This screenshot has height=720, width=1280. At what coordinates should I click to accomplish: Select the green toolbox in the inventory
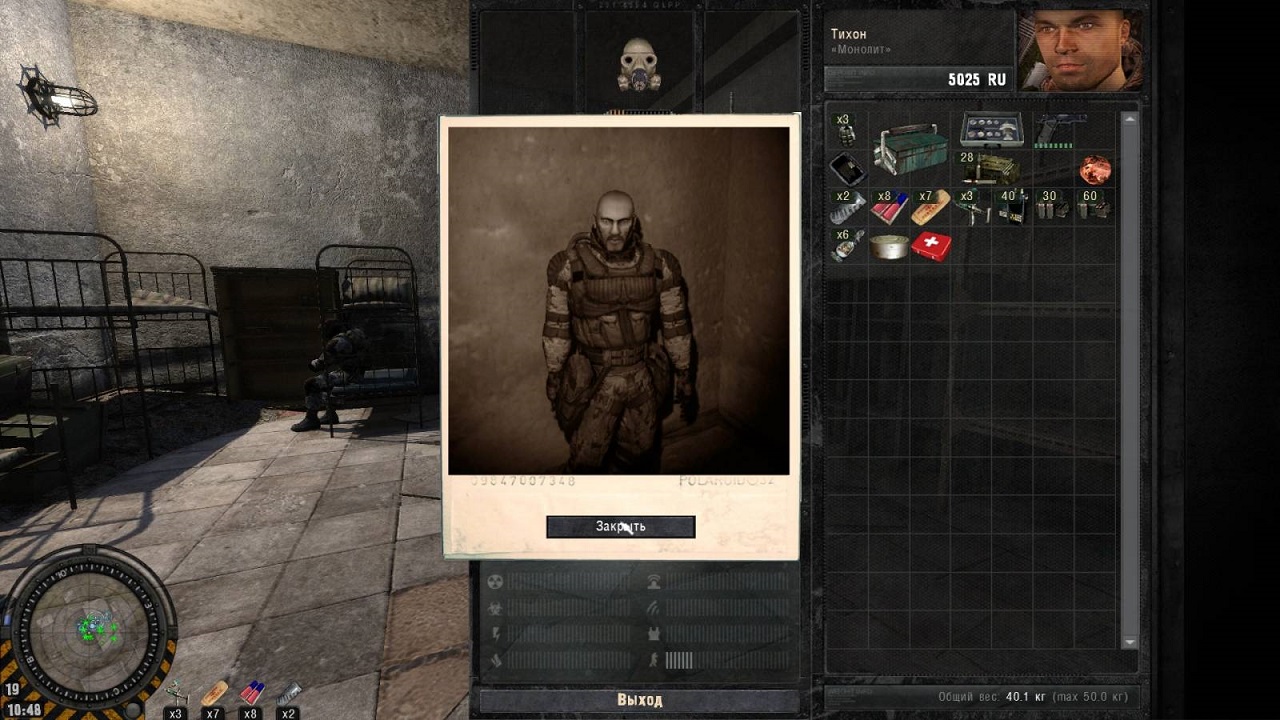(x=910, y=148)
